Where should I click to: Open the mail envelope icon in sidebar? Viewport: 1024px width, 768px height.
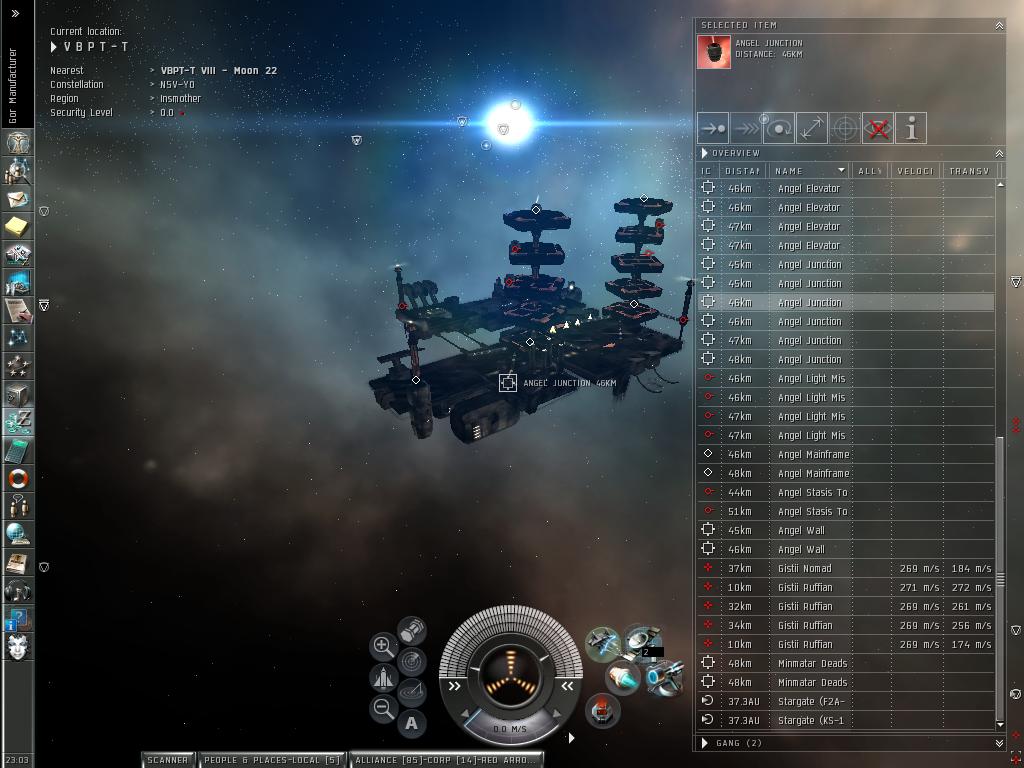click(x=18, y=199)
